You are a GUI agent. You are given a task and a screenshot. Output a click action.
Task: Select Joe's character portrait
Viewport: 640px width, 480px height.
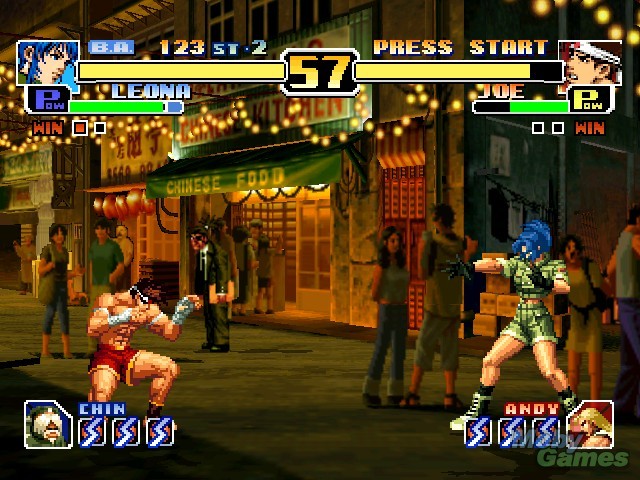click(590, 63)
